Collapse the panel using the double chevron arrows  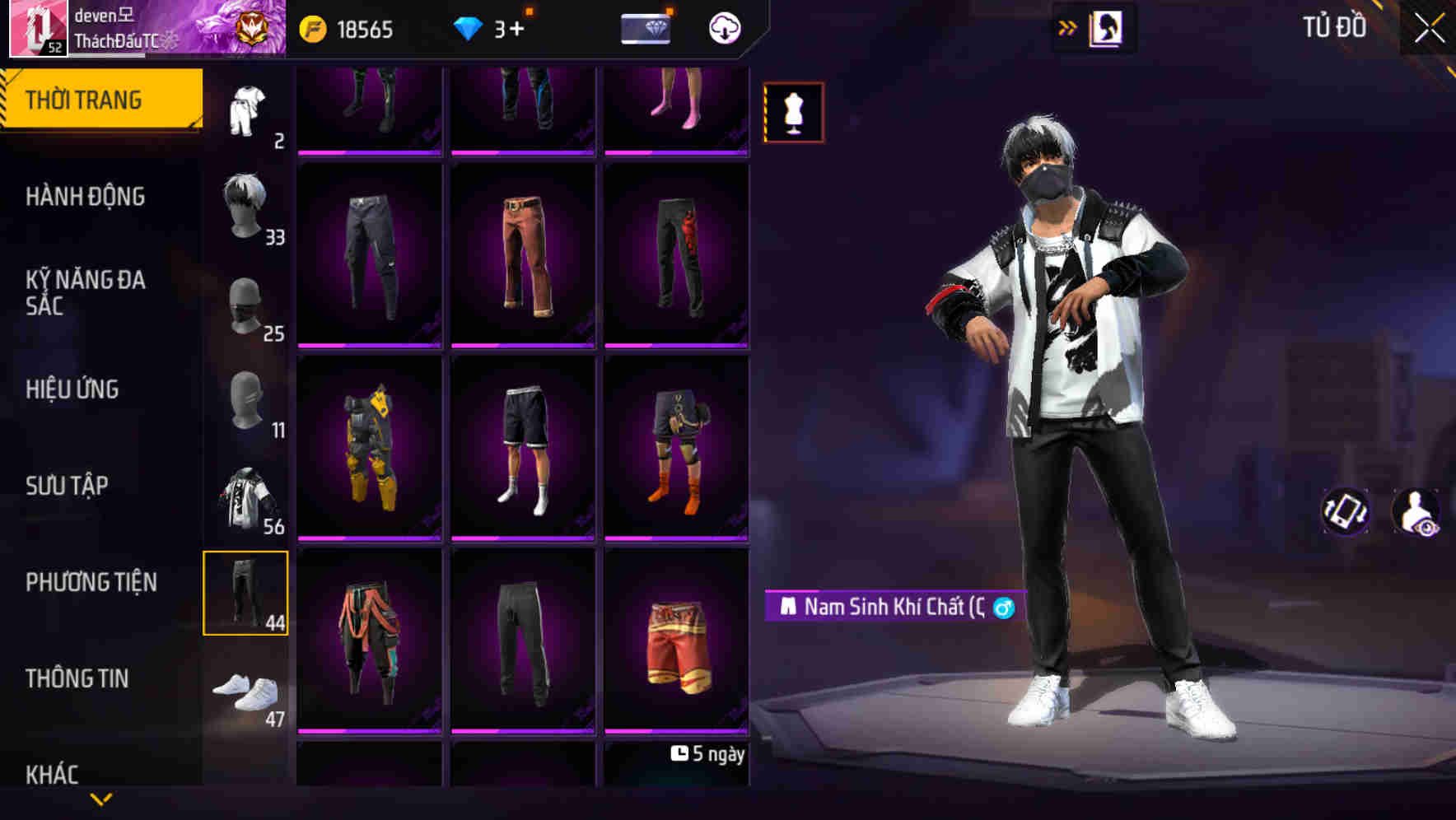(x=1066, y=27)
